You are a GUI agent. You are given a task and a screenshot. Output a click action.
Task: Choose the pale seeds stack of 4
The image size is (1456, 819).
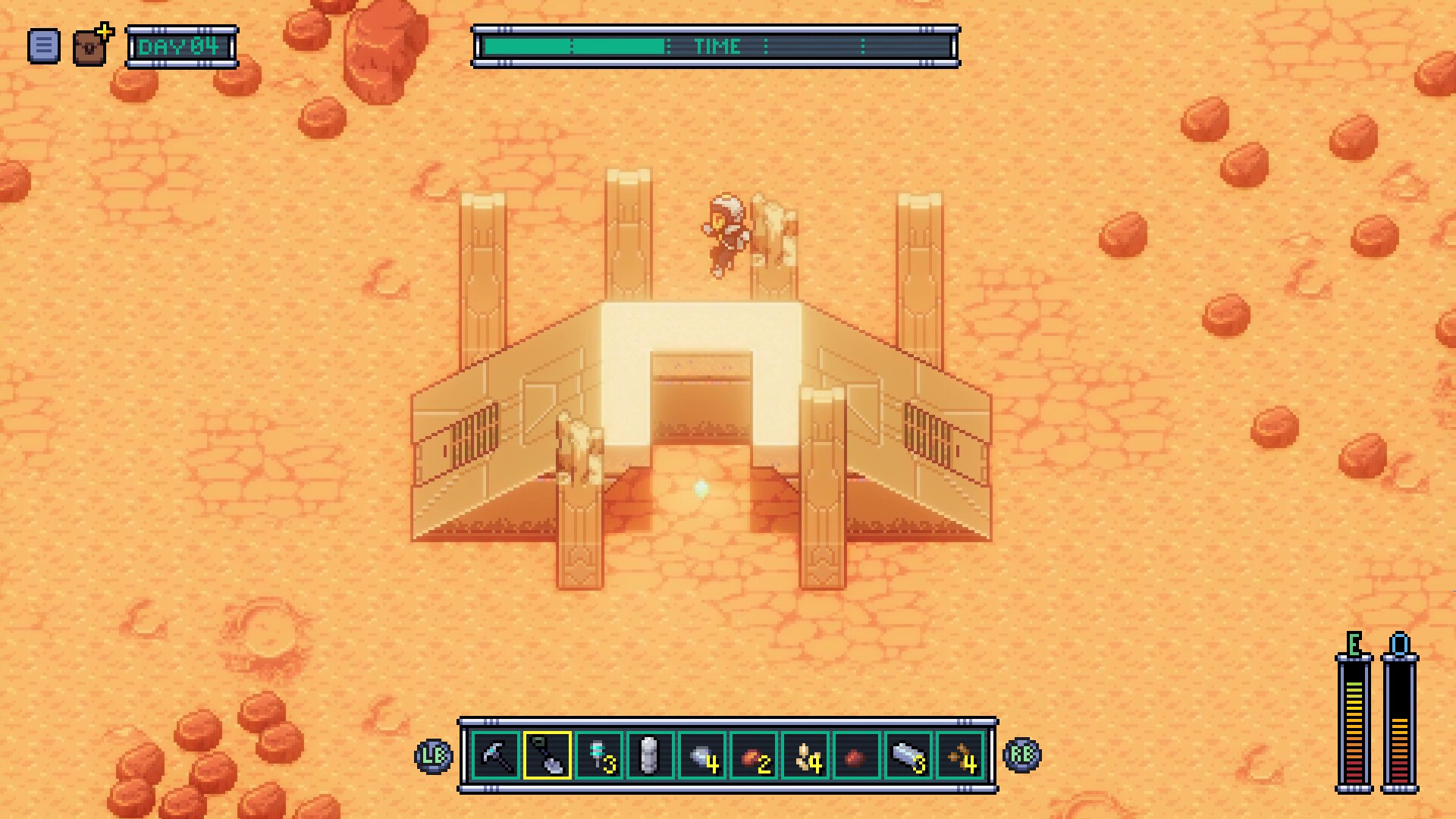tap(805, 755)
